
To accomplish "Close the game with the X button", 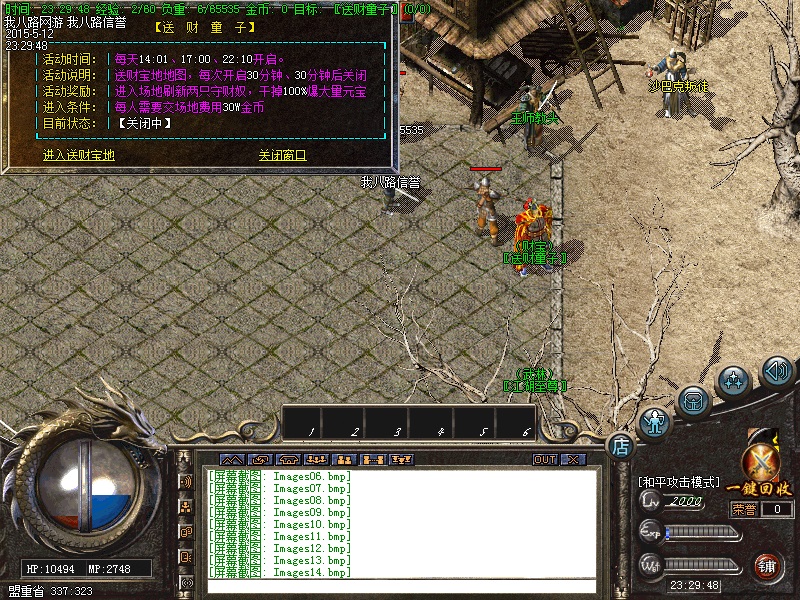I will (x=572, y=460).
